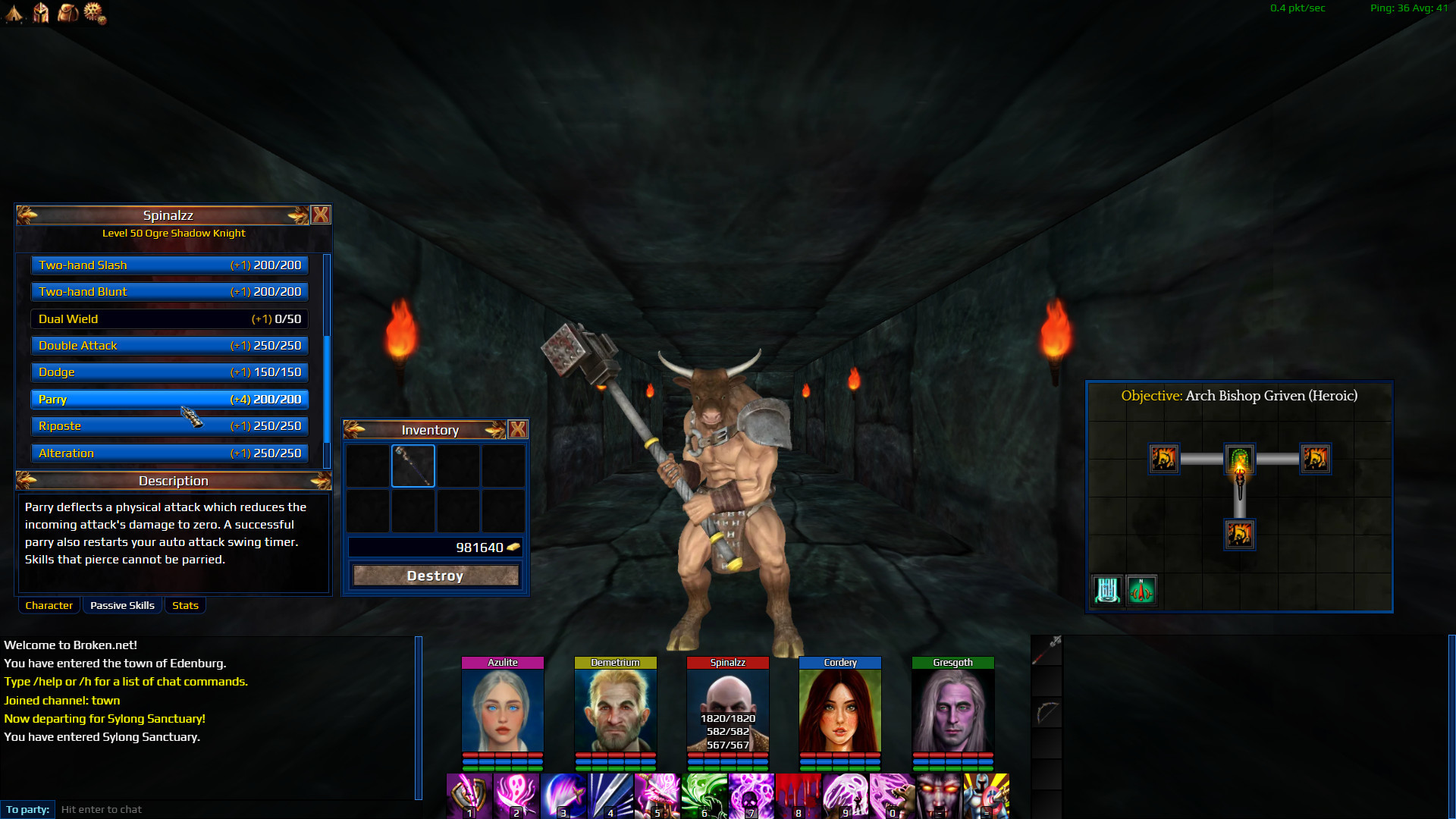
Task: Trigger the purple skull ability in slot 7
Action: coord(750,795)
